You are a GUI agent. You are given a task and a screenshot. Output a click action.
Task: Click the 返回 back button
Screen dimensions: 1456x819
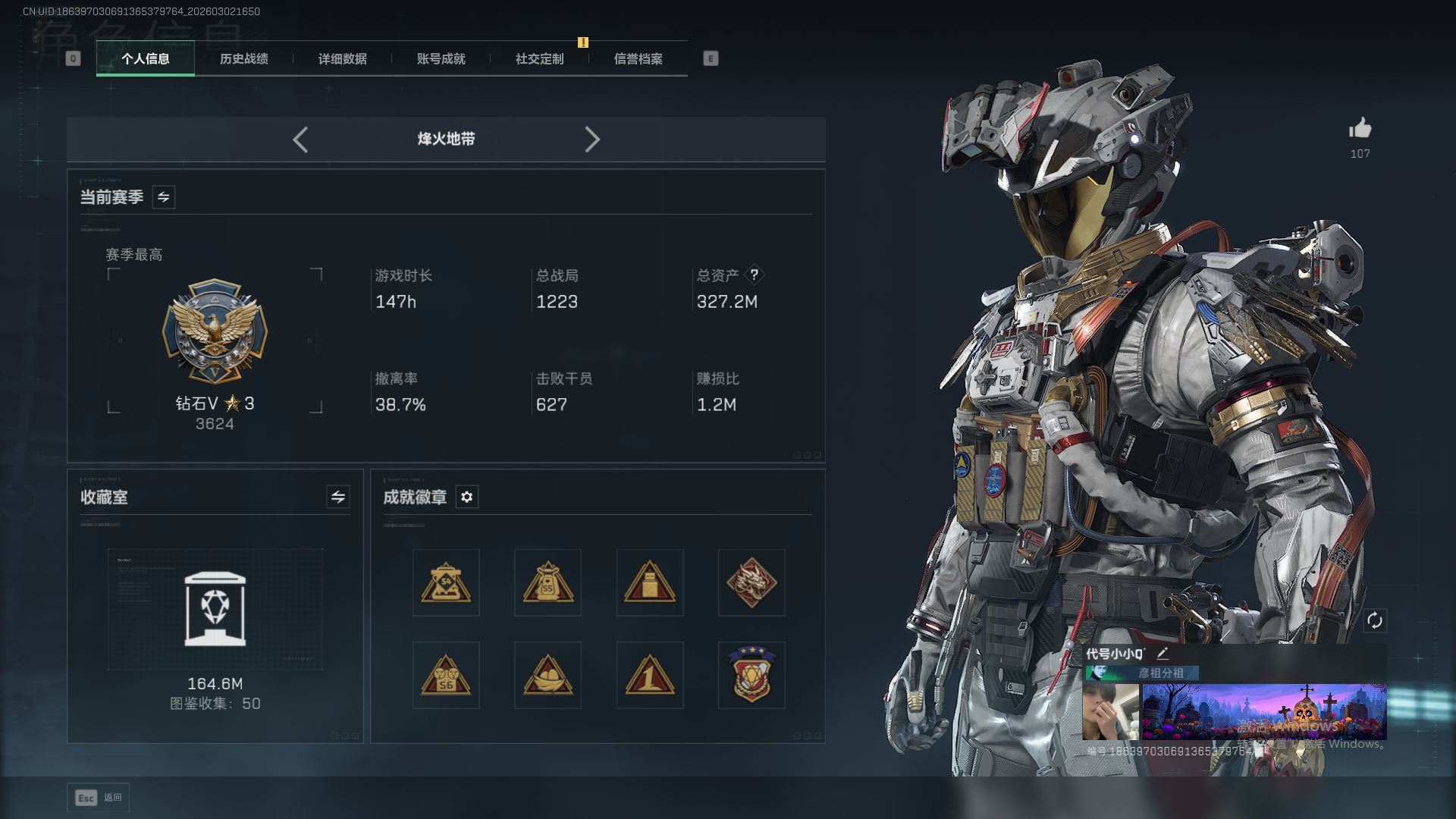coord(99,798)
